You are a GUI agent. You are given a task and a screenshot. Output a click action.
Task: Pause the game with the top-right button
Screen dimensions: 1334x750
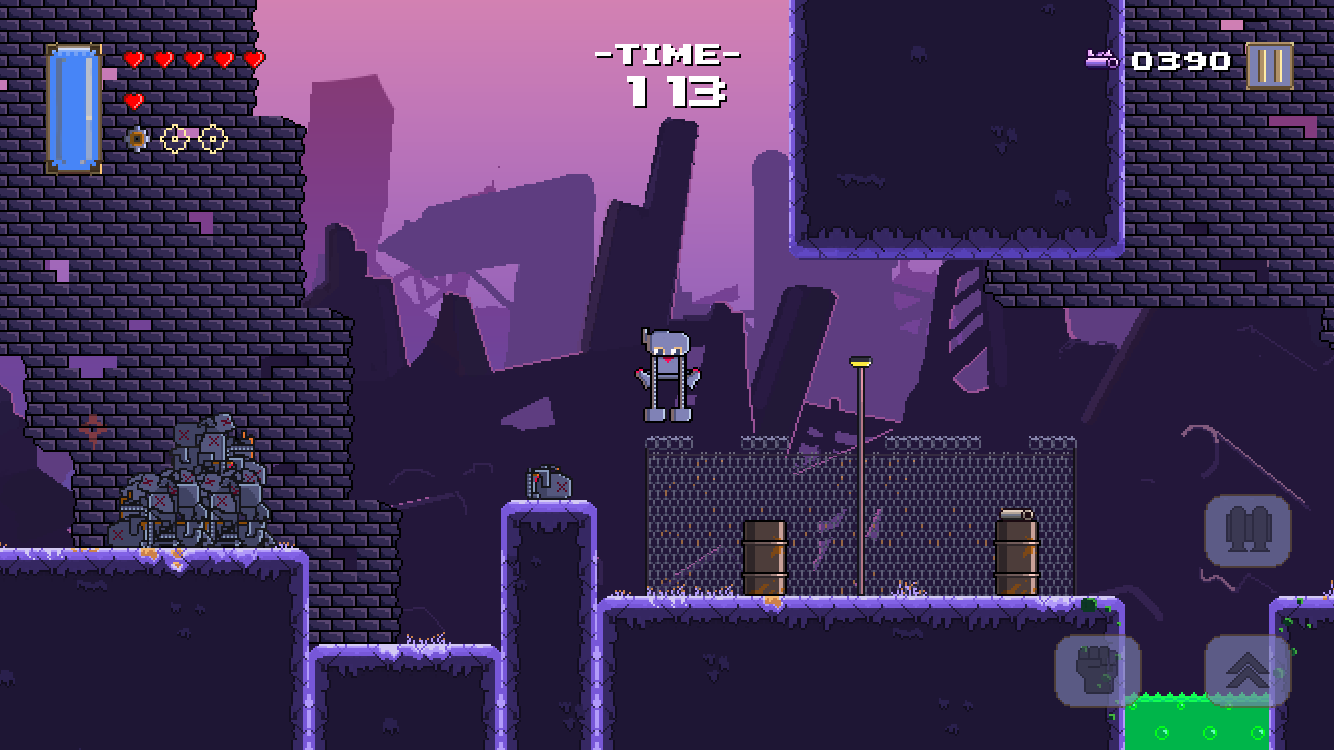click(1269, 66)
